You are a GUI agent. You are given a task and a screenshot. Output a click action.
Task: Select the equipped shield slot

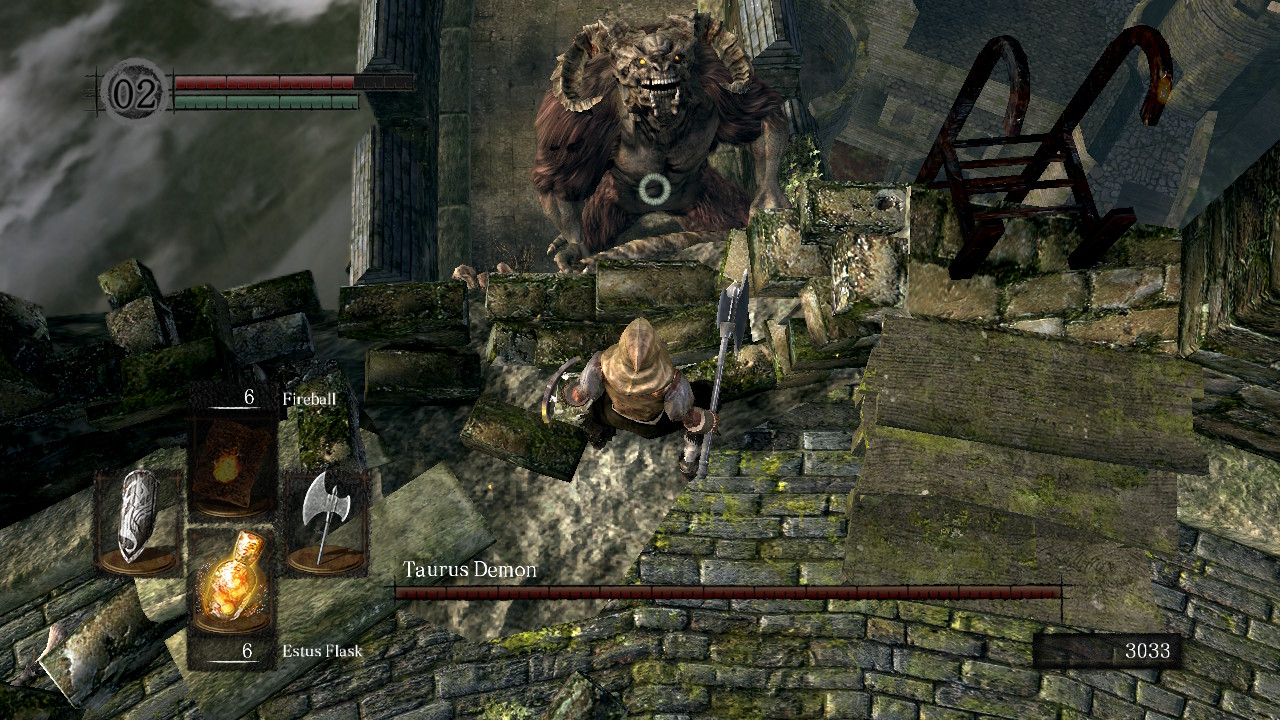[138, 522]
